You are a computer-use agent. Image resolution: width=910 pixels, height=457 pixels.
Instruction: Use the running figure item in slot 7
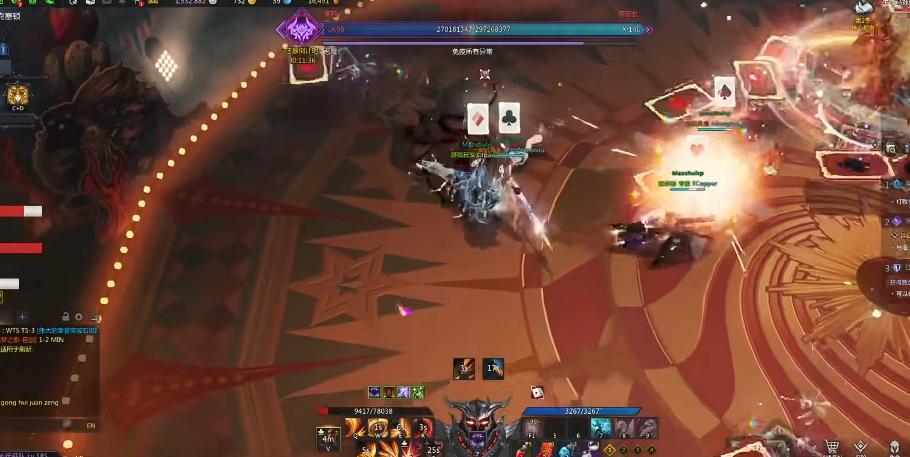tap(599, 428)
